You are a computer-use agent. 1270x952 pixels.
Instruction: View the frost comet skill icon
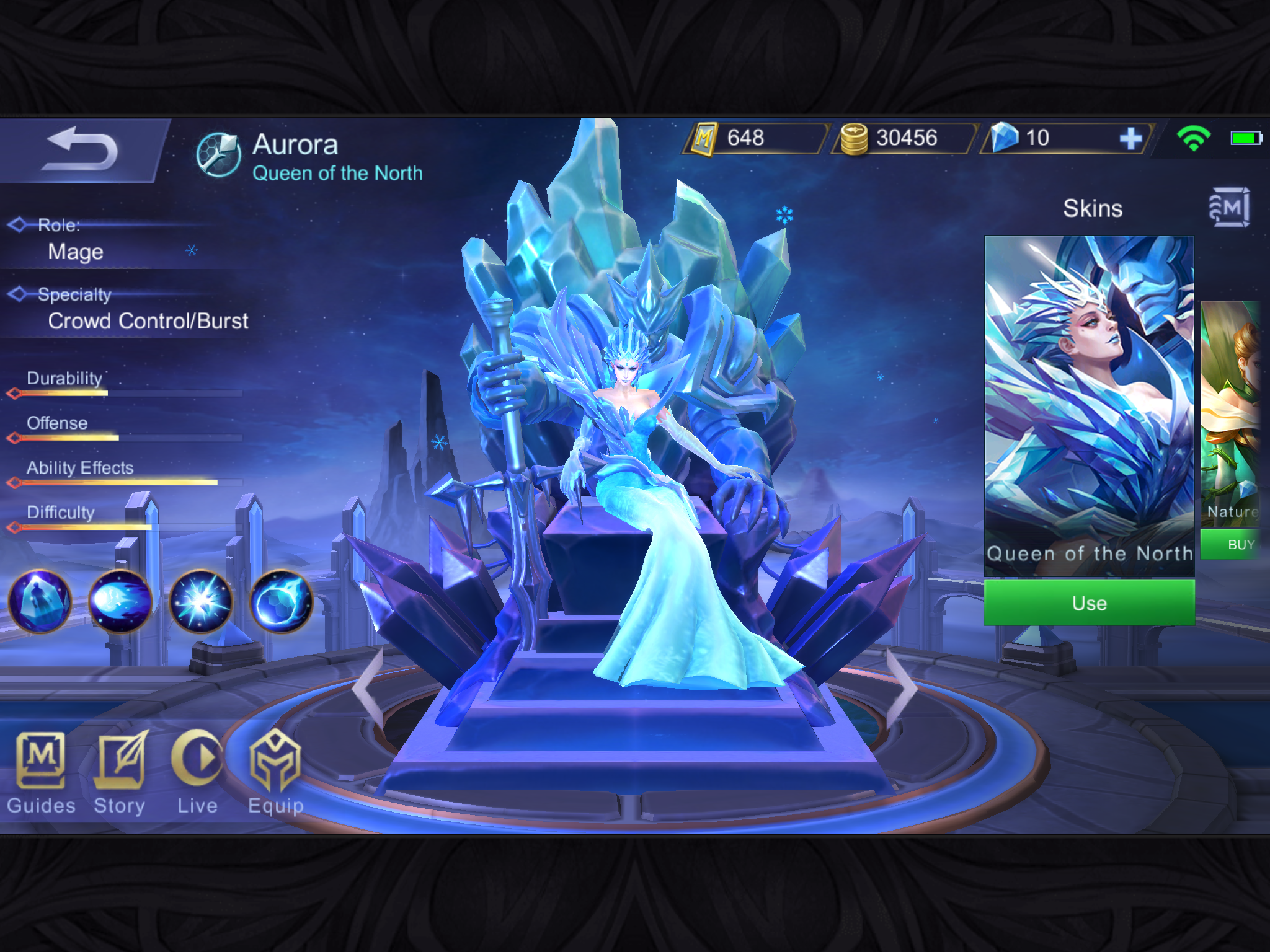point(120,601)
